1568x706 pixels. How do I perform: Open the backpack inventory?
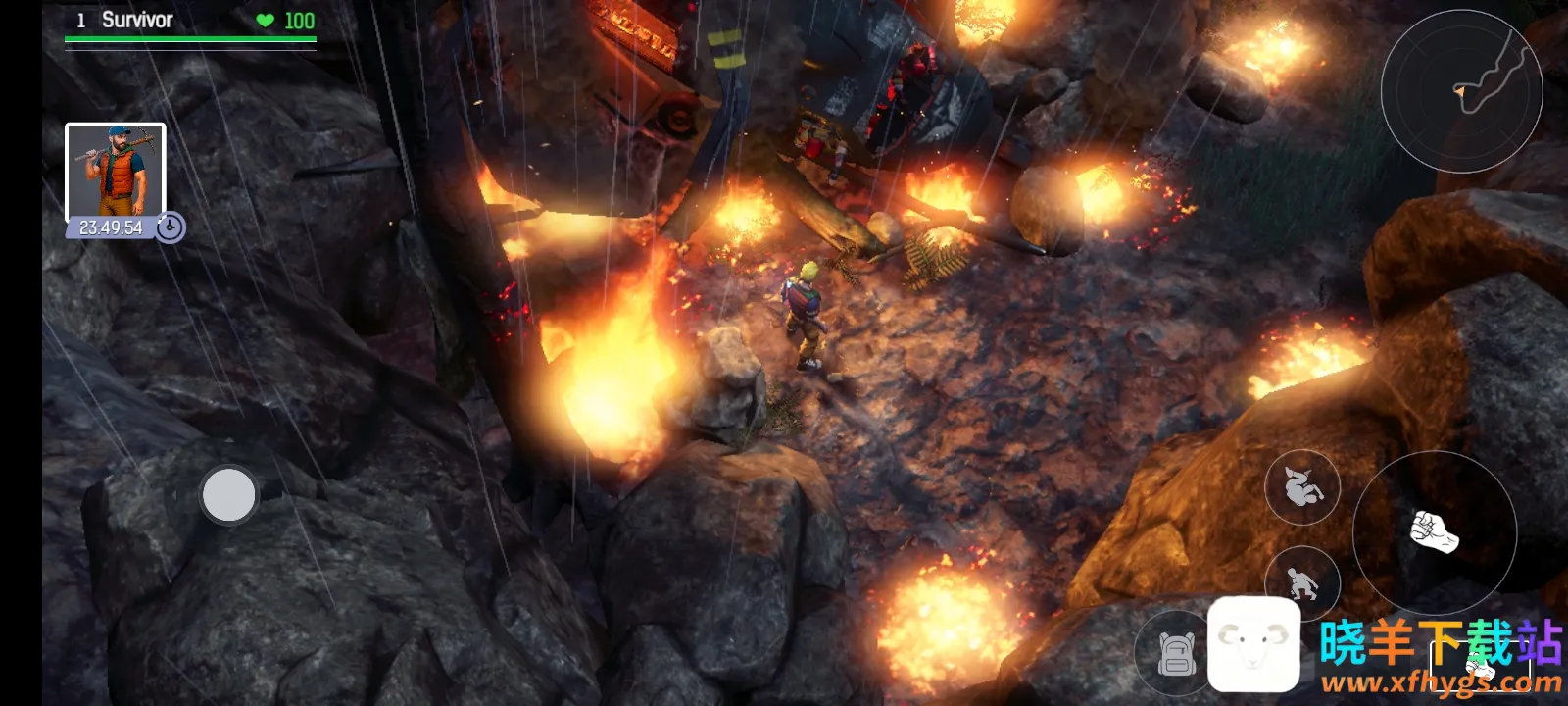tap(1176, 652)
